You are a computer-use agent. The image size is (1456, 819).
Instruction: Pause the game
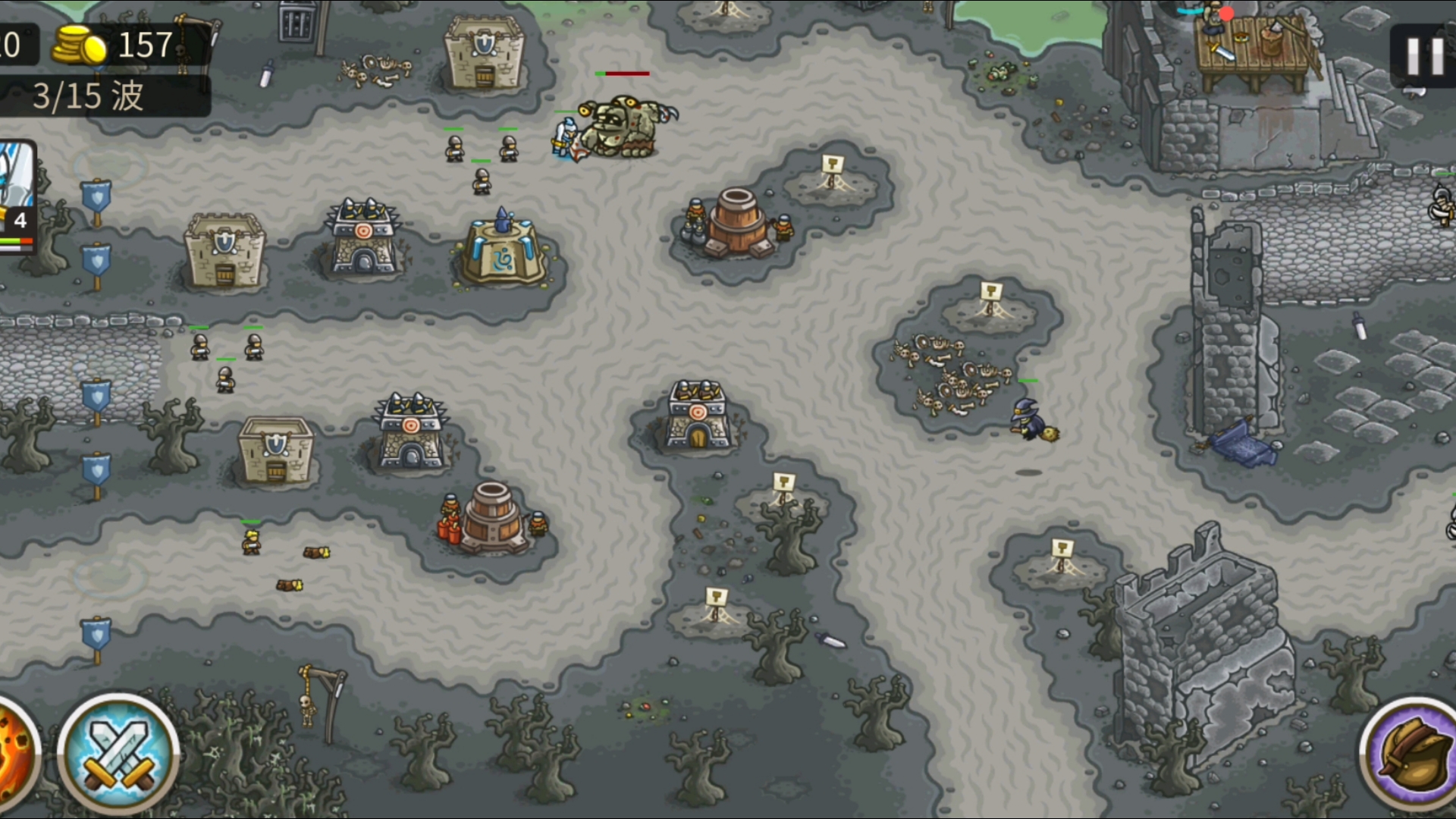click(1424, 56)
